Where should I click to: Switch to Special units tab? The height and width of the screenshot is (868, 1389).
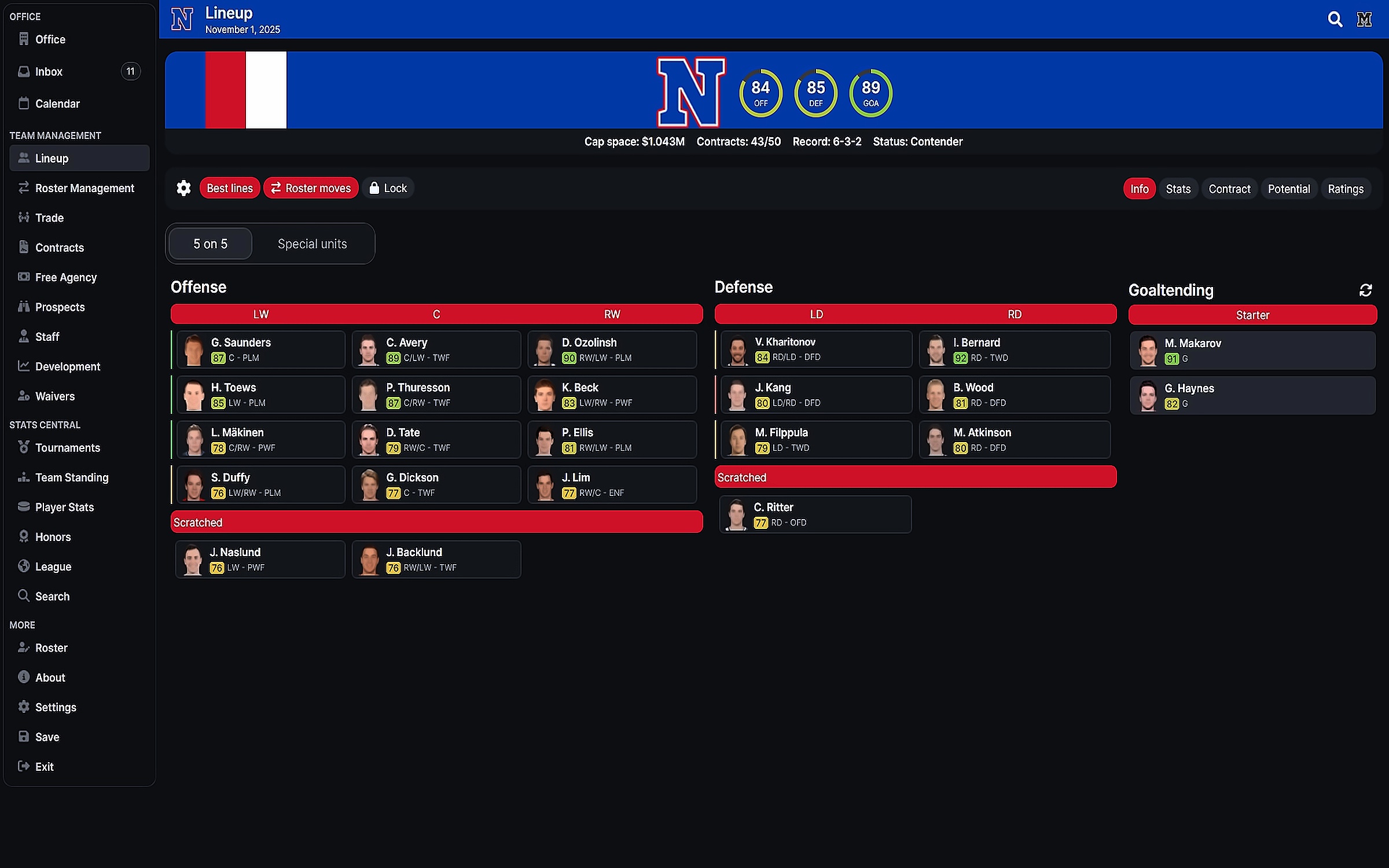pyautogui.click(x=312, y=244)
